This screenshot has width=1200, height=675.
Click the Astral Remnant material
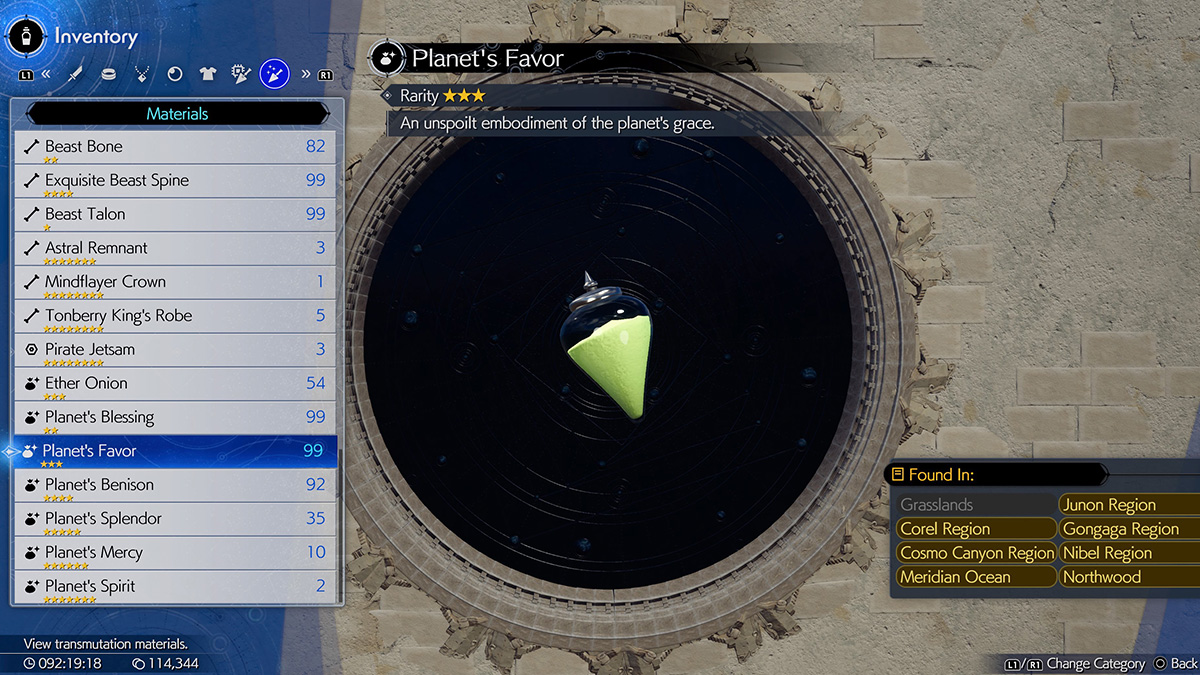[177, 249]
